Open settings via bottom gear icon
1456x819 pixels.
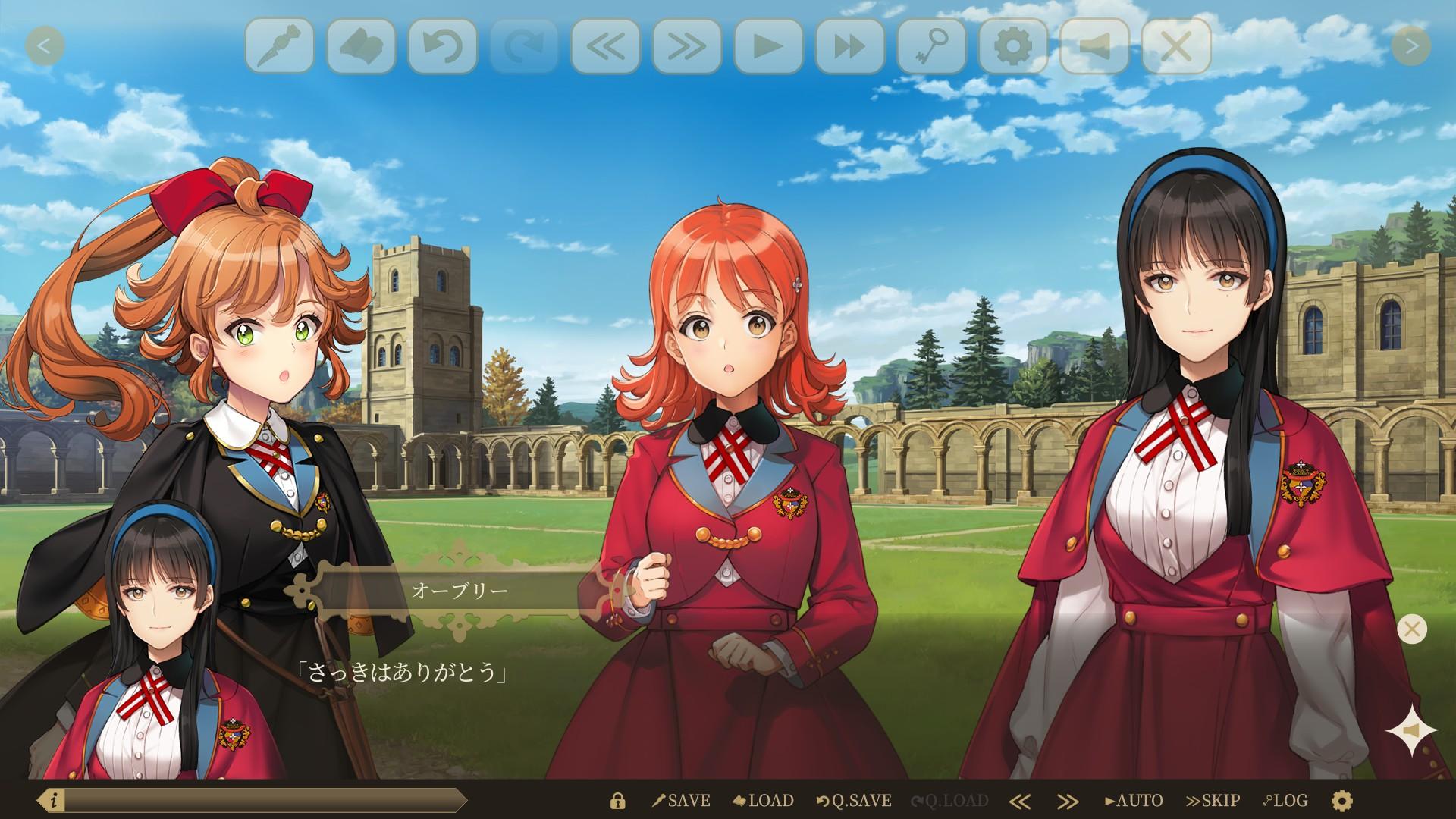point(1341,801)
